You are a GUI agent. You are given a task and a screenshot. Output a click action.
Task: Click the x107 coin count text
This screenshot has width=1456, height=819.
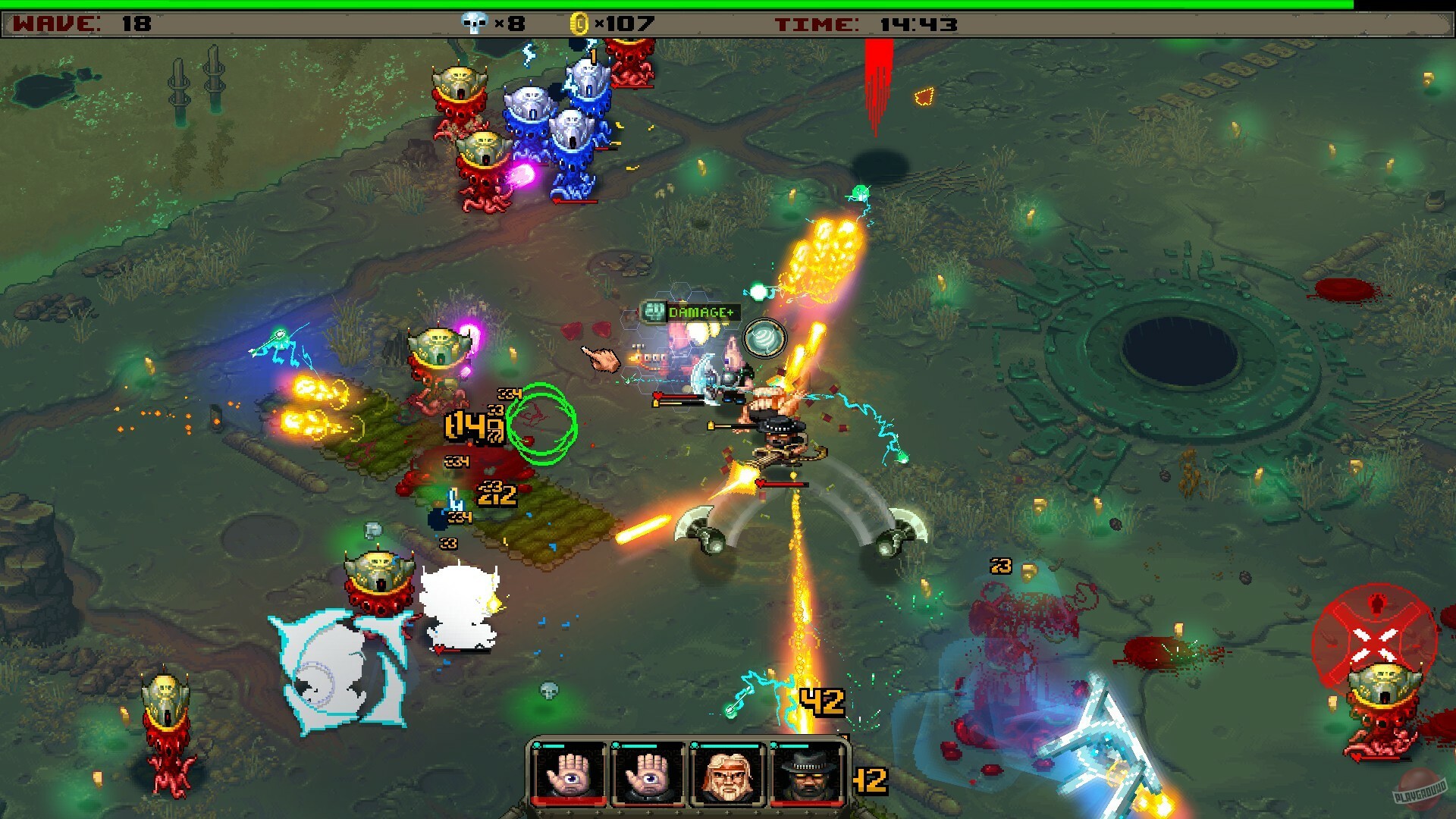click(623, 23)
